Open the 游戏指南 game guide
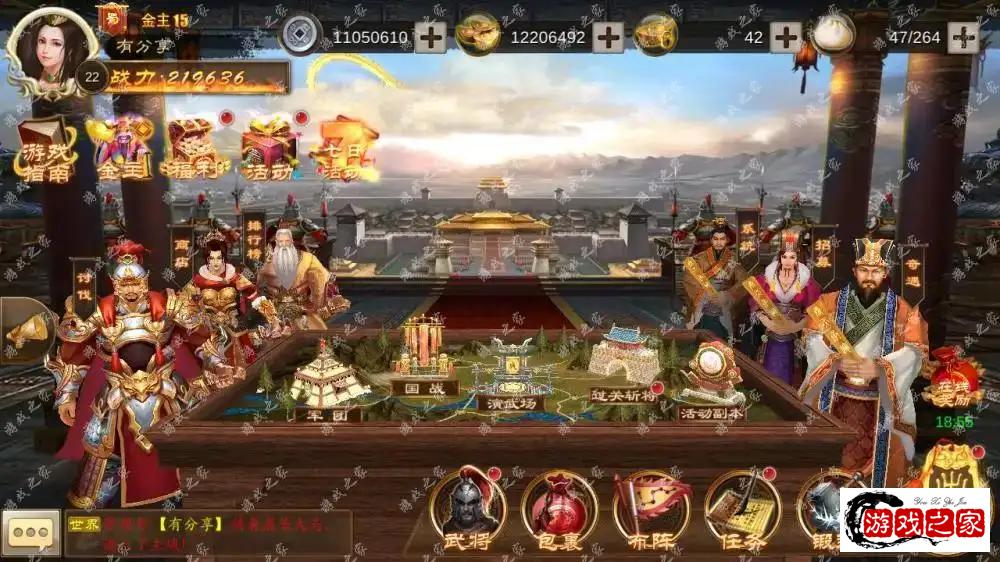Screen dimensions: 1000x562 44,150
